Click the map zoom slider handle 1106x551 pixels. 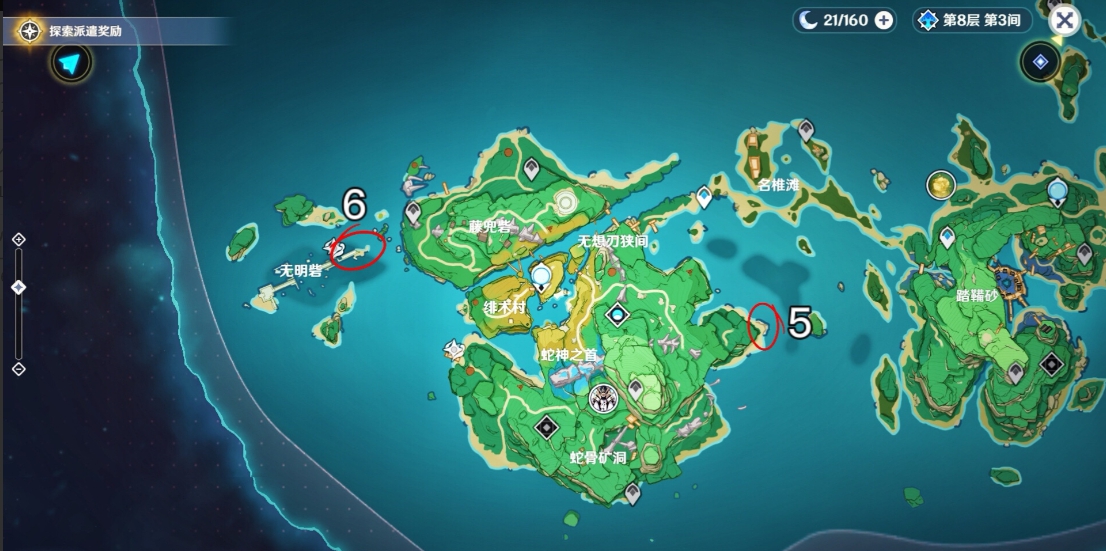[x=18, y=287]
